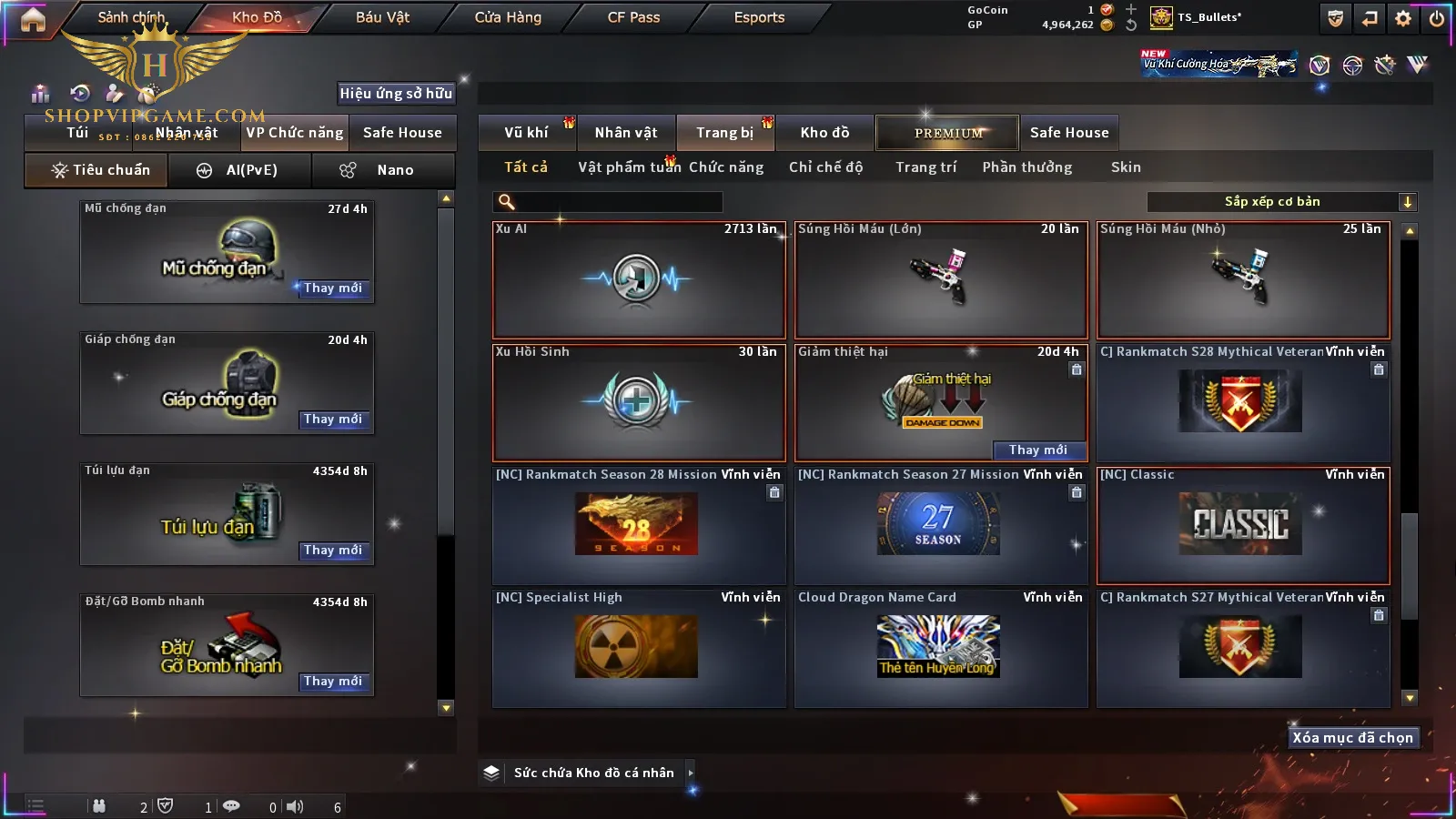Image resolution: width=1456 pixels, height=819 pixels.
Task: Expand Sức chứa Kho đồ cá nhân
Action: tap(691, 773)
